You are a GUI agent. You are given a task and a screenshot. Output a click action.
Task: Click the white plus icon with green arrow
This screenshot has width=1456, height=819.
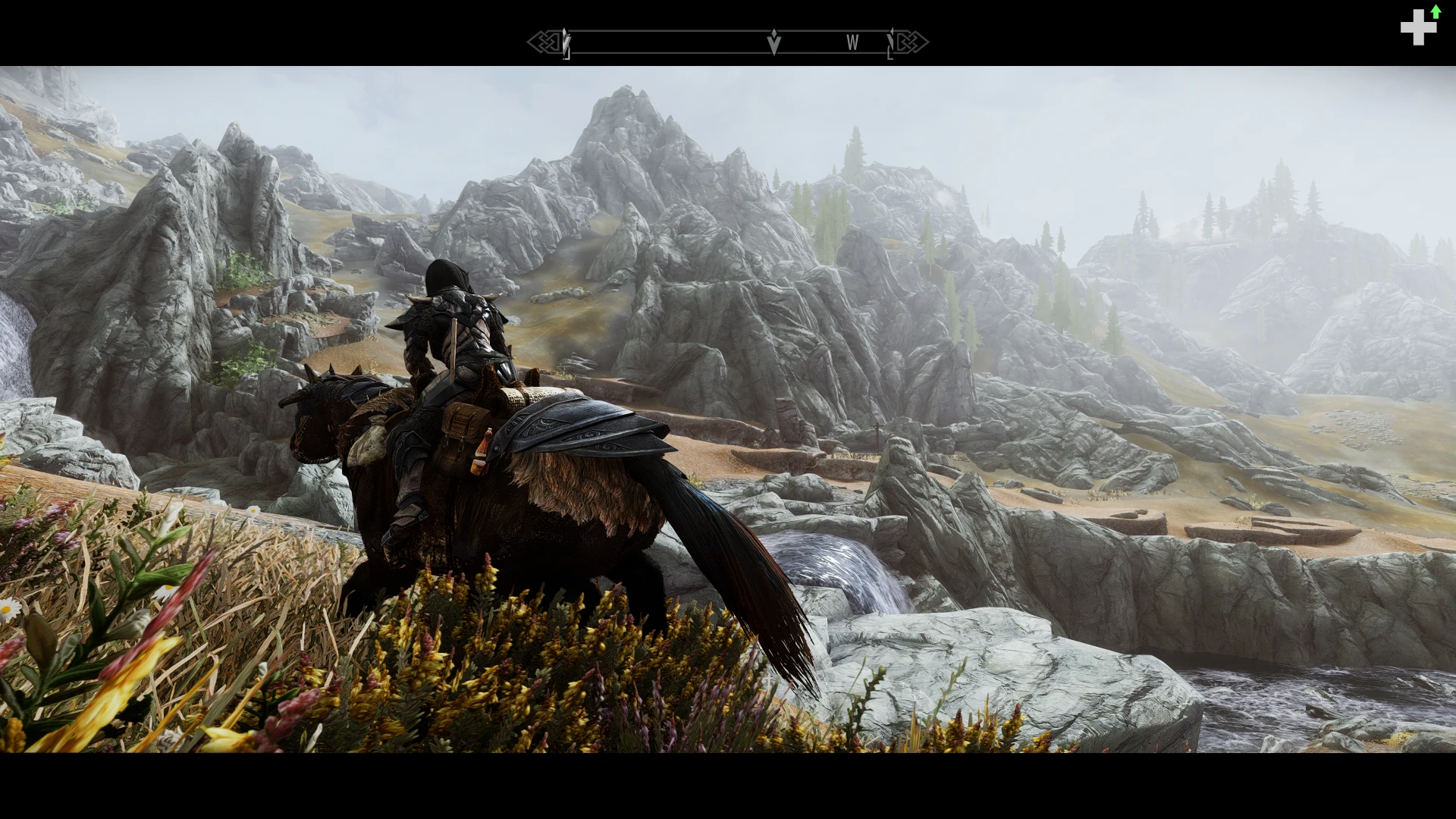[1419, 27]
